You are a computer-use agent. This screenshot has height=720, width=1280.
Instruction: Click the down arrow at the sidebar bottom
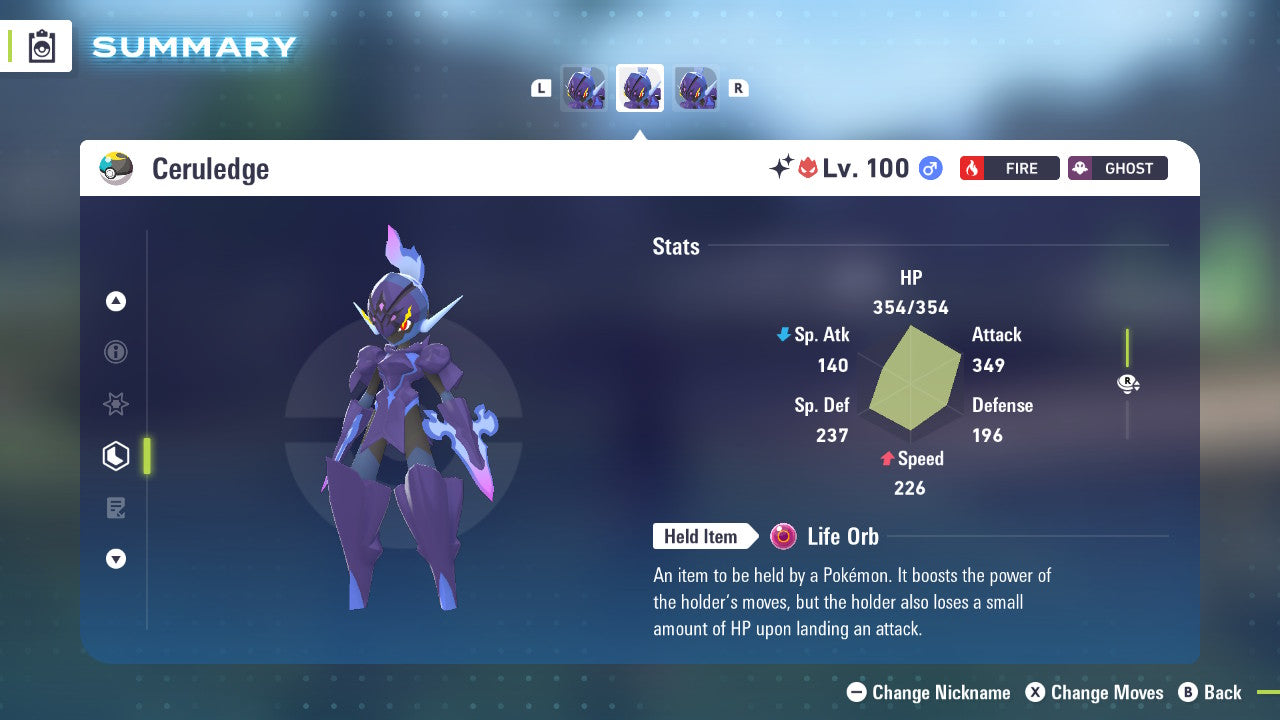tap(116, 559)
